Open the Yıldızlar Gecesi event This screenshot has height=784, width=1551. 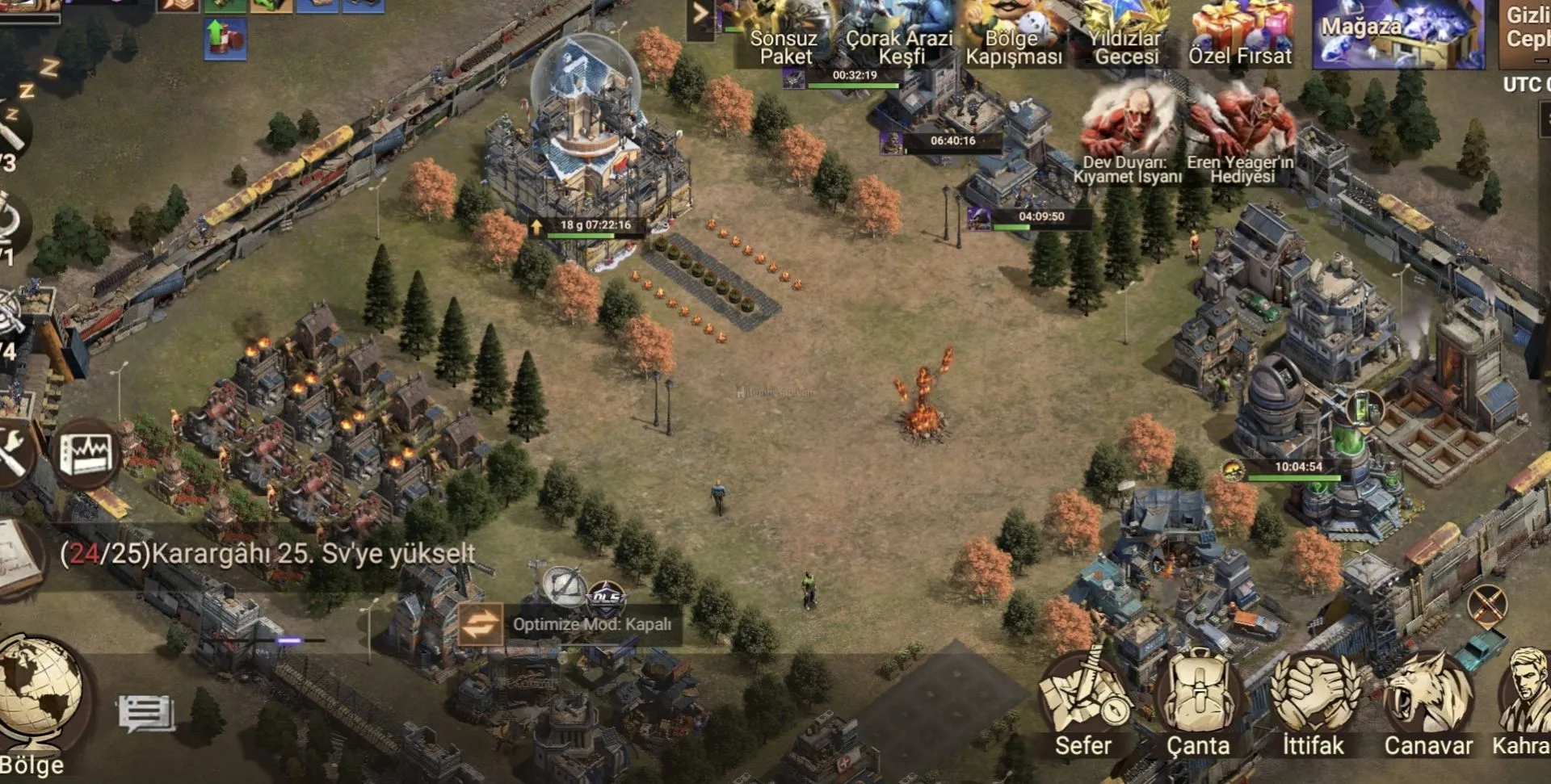1125,34
